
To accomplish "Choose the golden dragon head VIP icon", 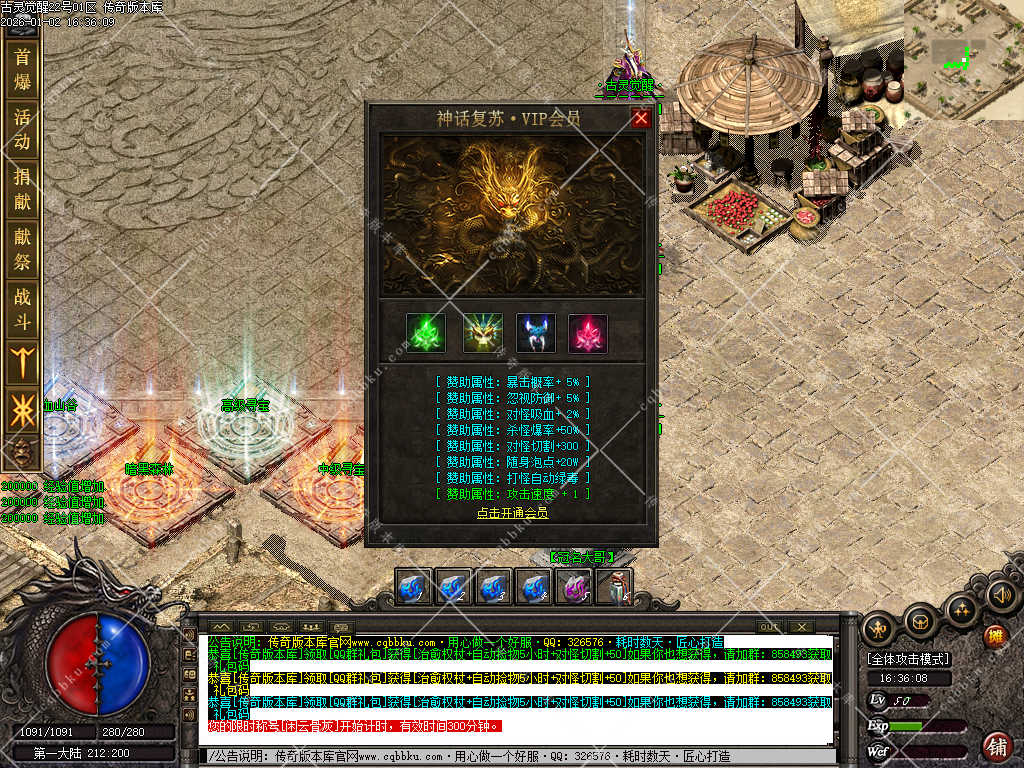I will click(x=483, y=333).
